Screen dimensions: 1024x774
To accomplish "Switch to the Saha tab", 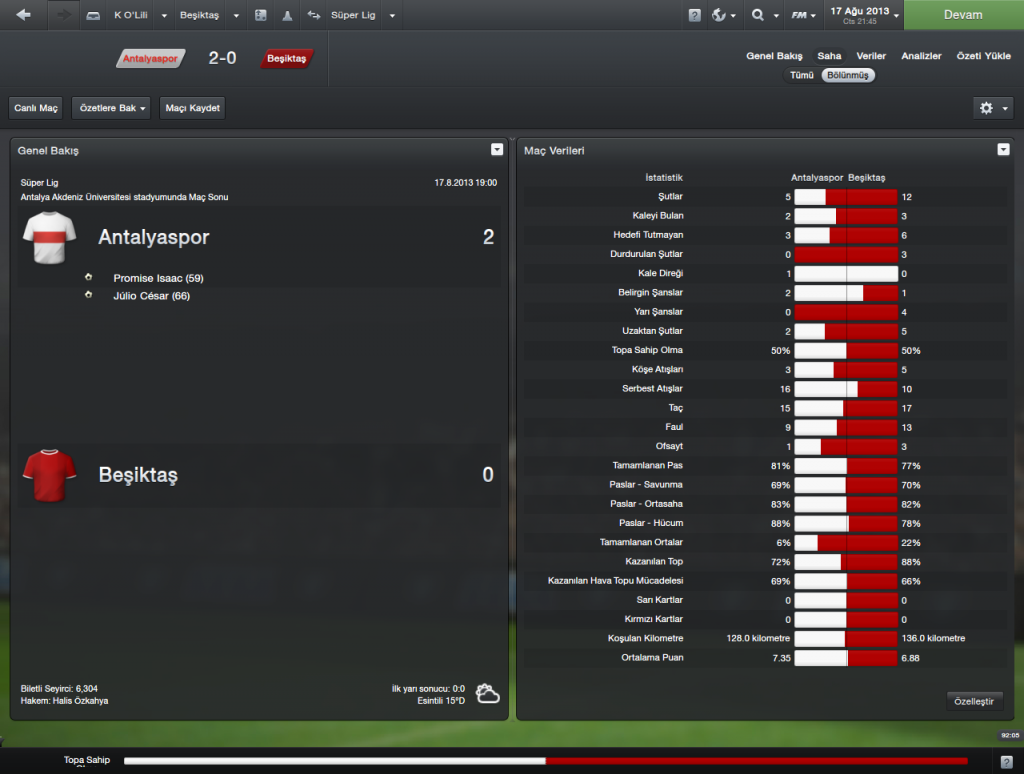I will 829,56.
